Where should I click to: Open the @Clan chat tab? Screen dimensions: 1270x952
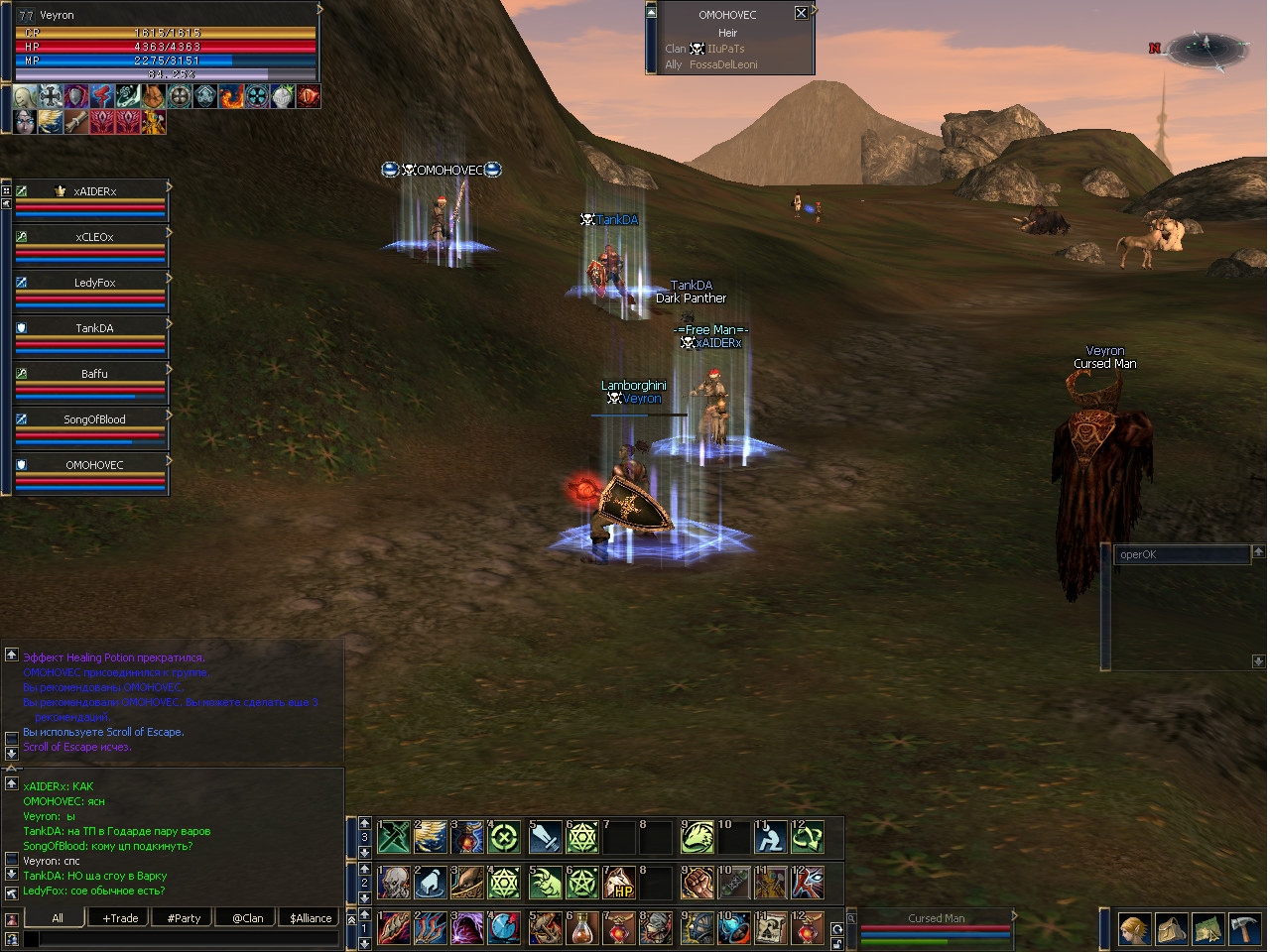click(x=247, y=918)
